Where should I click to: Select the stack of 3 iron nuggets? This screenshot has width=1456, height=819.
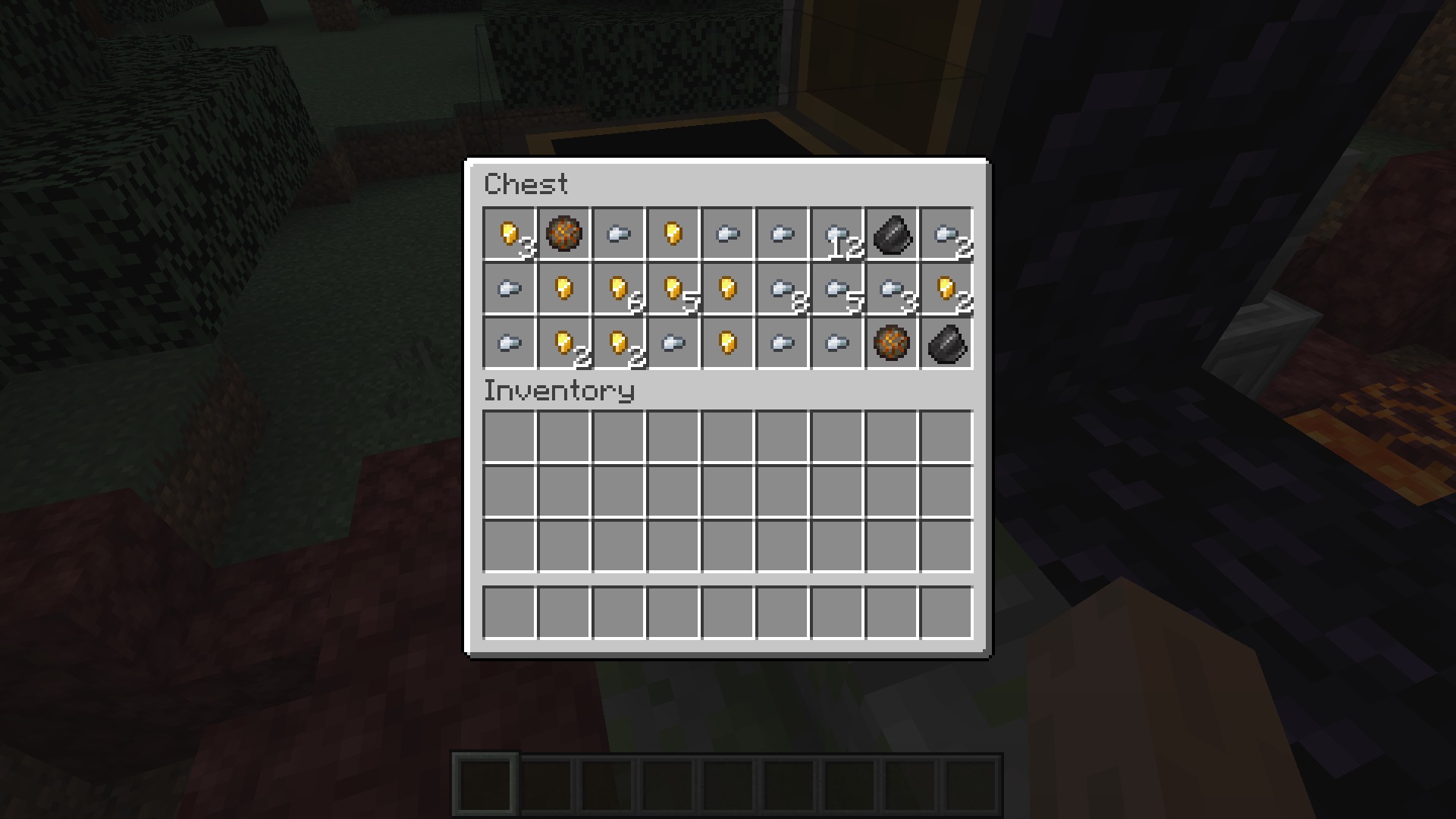(x=891, y=289)
